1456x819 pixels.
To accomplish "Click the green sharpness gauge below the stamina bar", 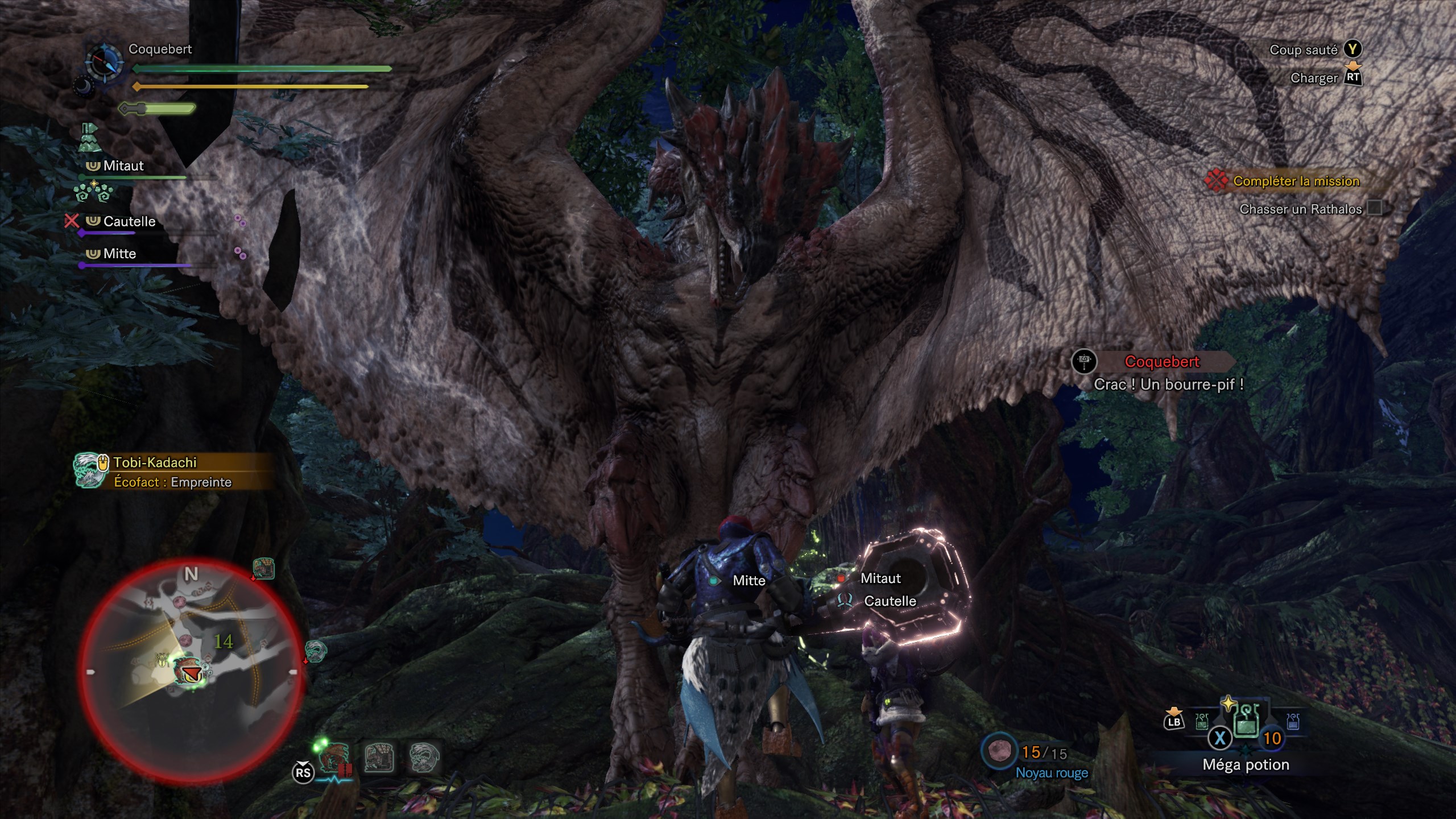I will (157, 108).
